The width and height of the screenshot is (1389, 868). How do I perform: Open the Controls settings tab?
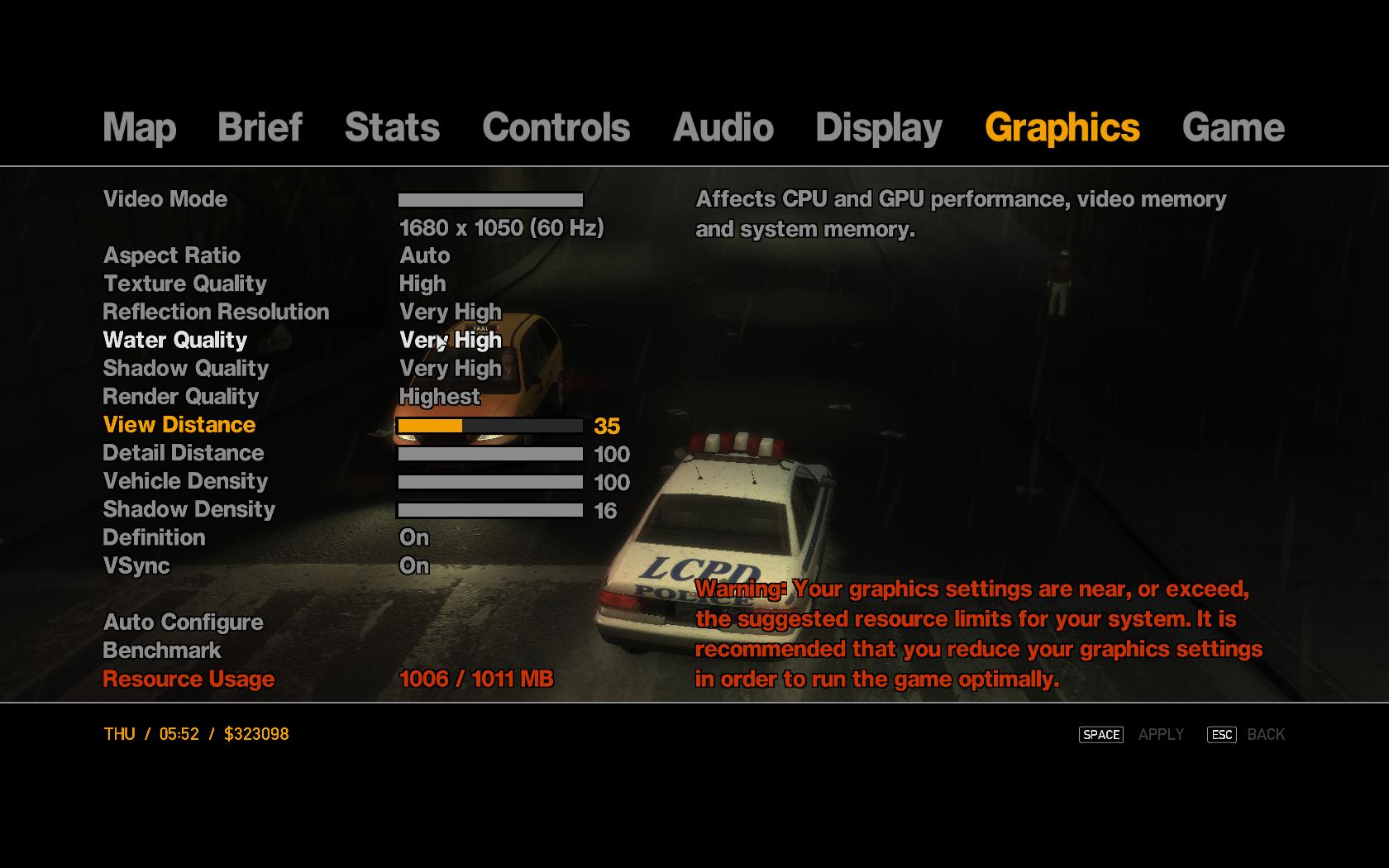click(x=555, y=128)
